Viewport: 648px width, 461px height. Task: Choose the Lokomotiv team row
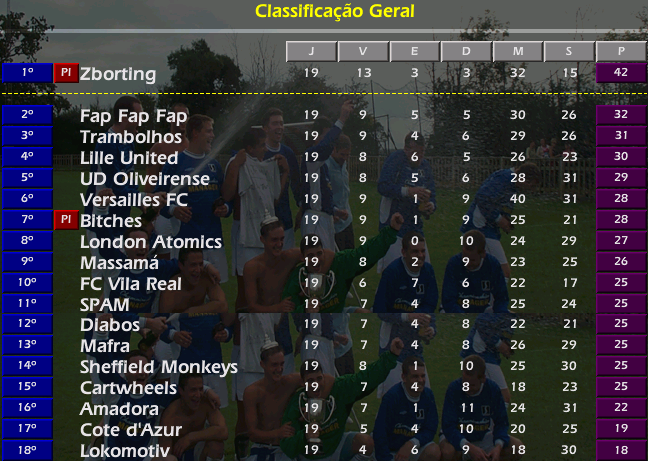click(x=123, y=451)
